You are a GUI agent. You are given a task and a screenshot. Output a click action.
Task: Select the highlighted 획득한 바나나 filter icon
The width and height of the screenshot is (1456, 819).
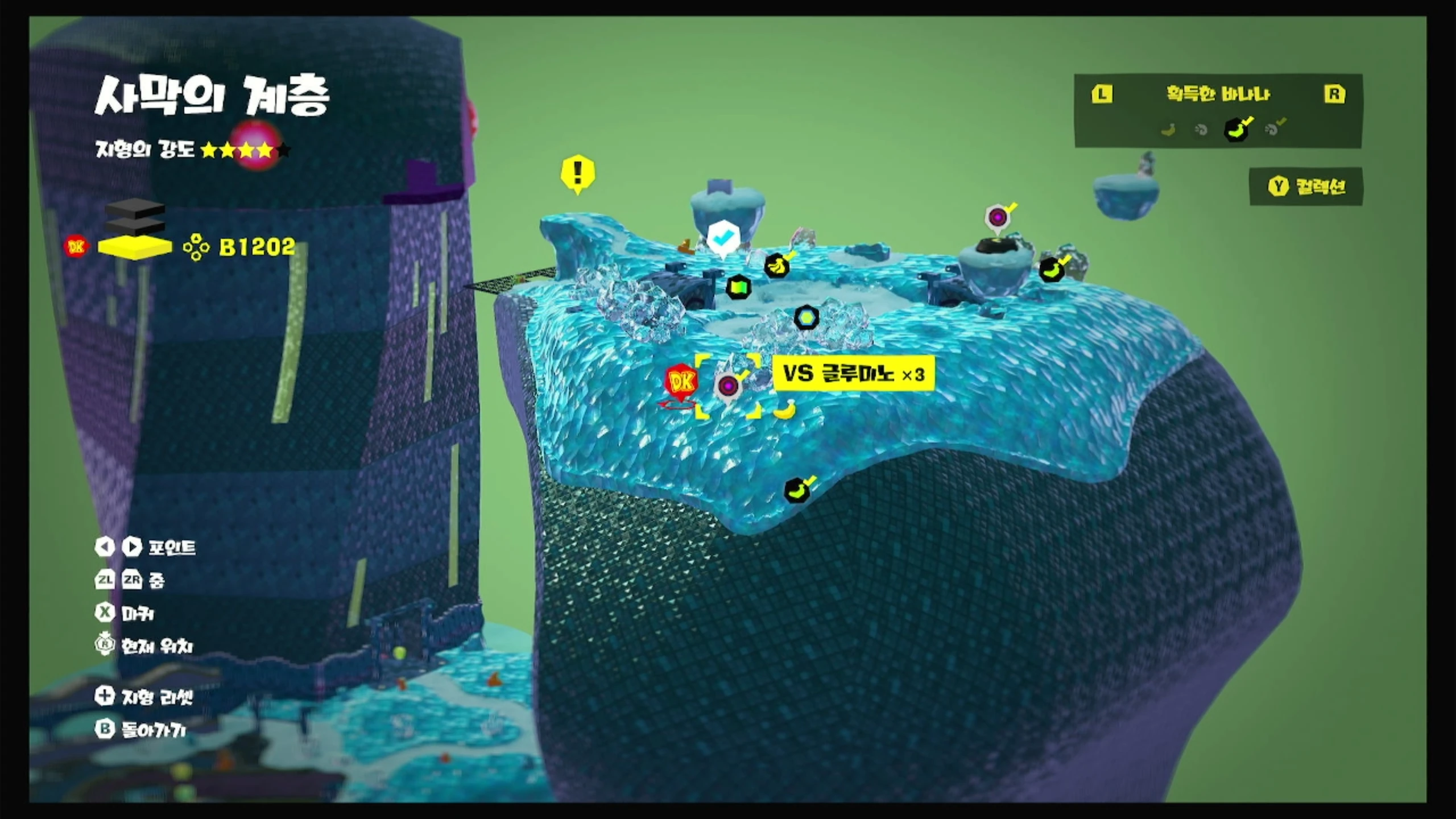(x=1236, y=130)
